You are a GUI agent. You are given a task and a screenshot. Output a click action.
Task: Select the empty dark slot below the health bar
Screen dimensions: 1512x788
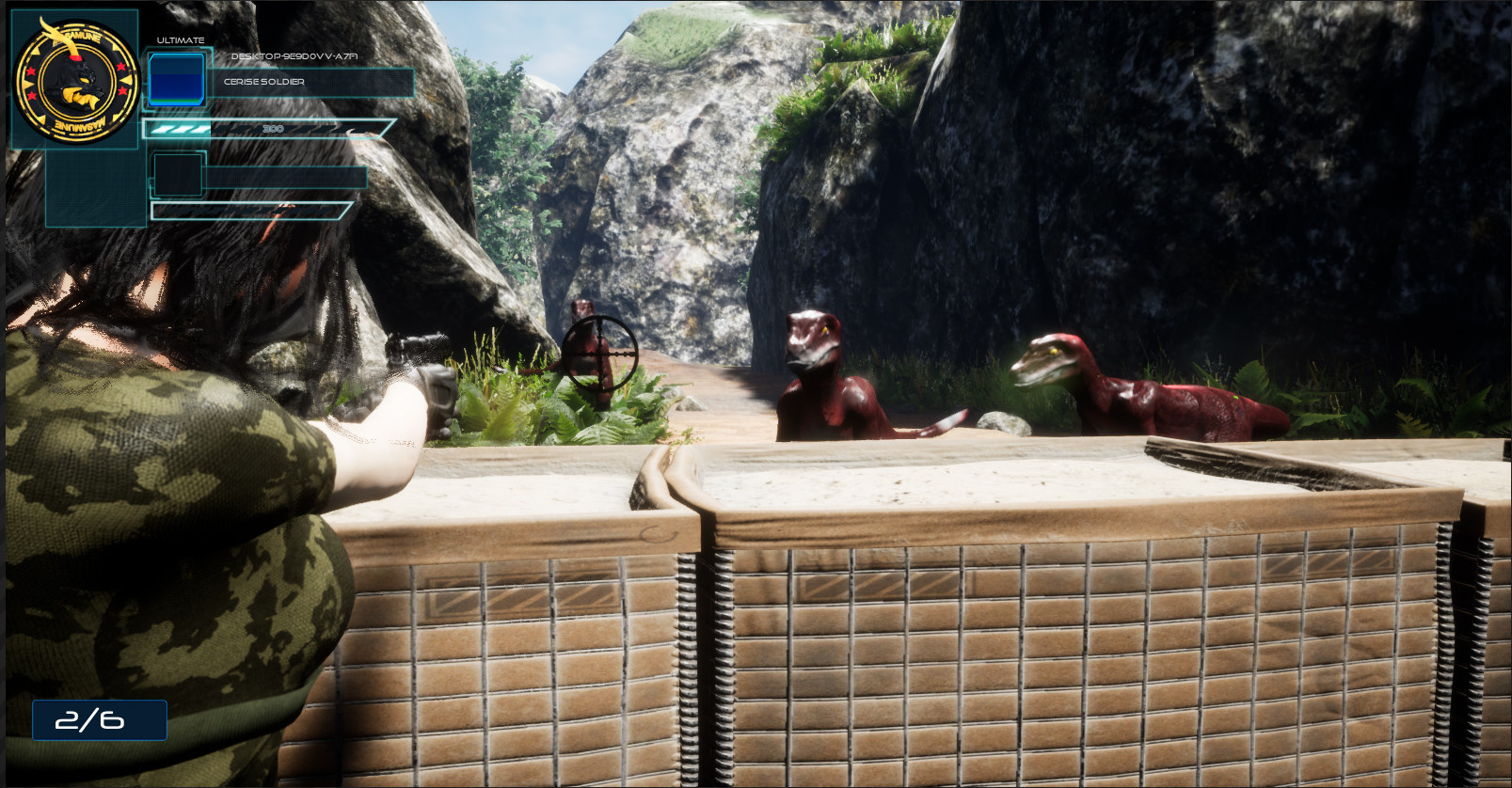[x=178, y=175]
